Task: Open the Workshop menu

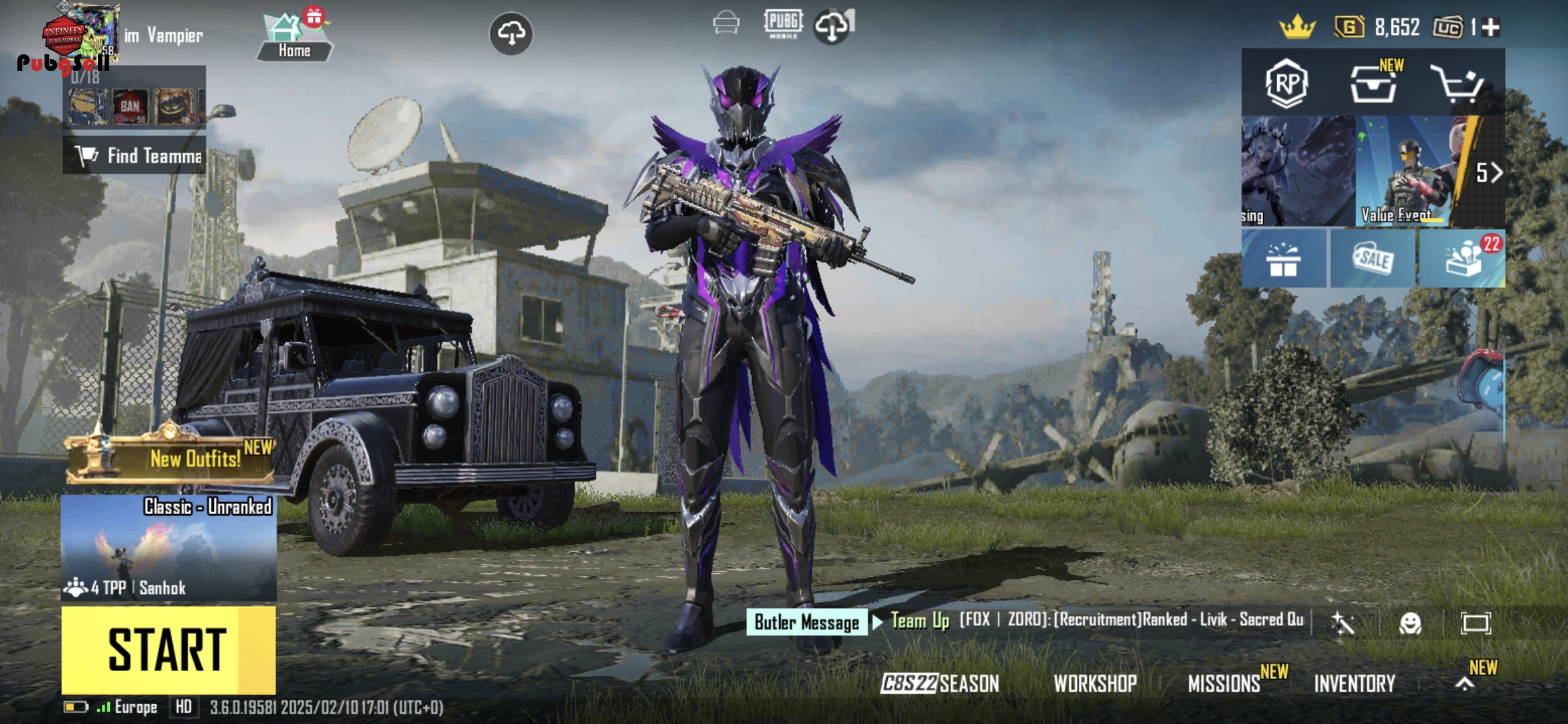Action: click(1095, 683)
